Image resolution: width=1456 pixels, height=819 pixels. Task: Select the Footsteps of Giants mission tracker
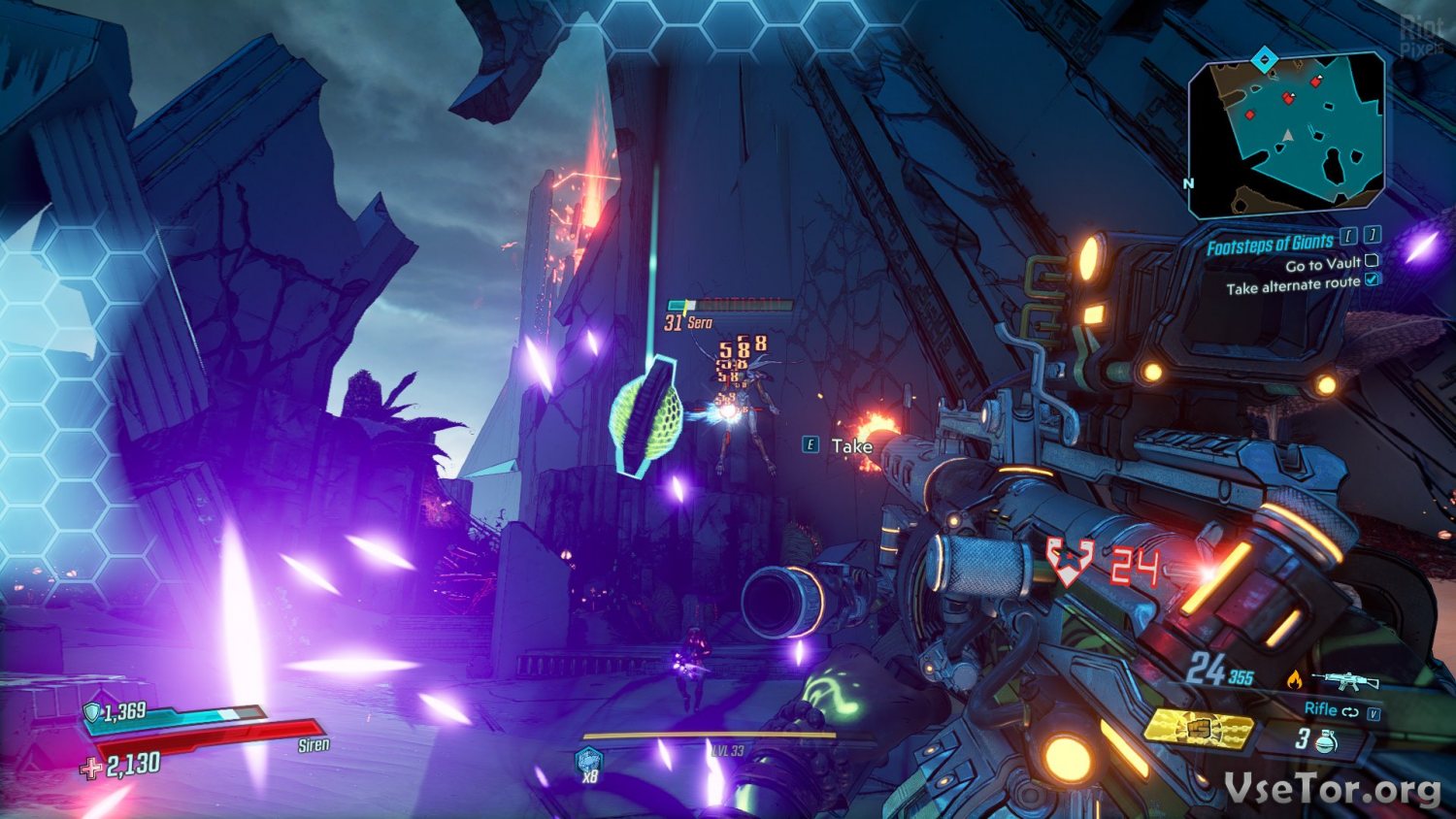(1270, 244)
